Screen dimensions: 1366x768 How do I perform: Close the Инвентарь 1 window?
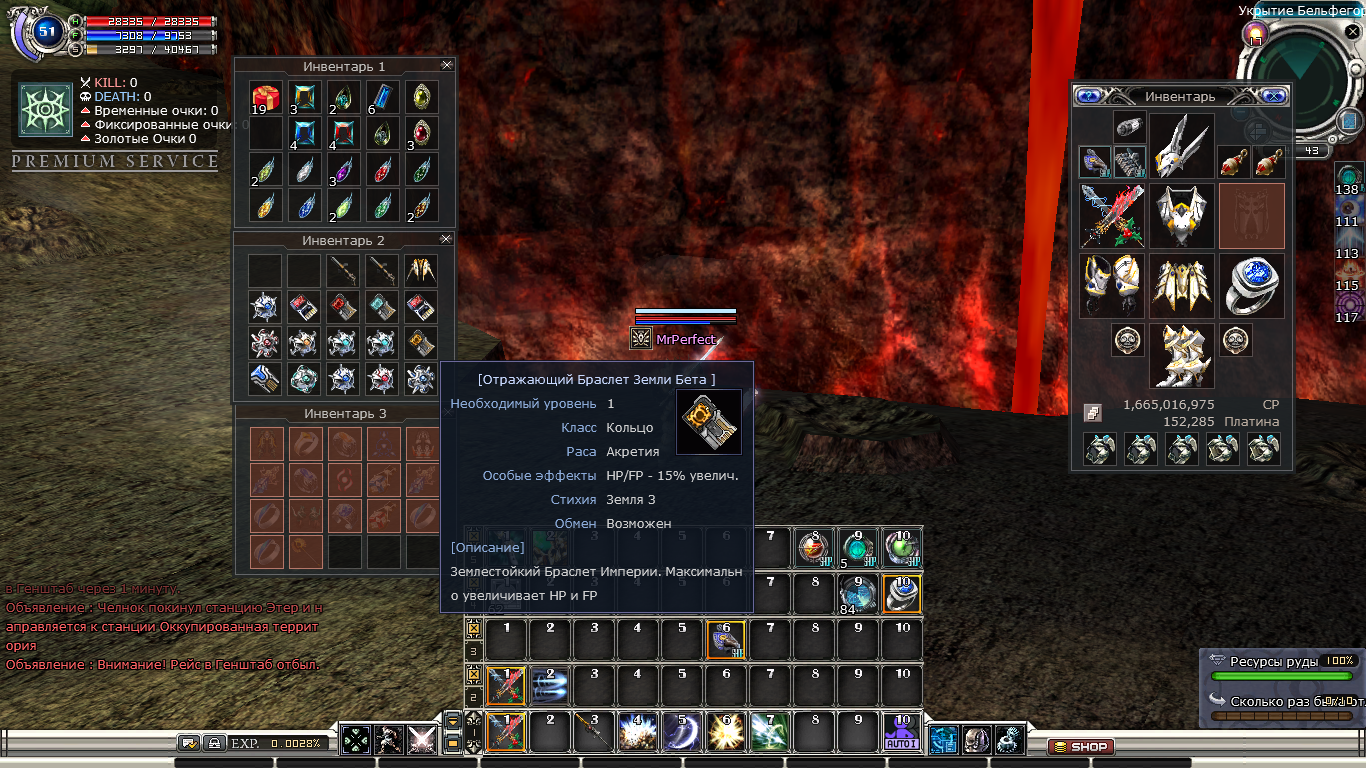(x=446, y=65)
